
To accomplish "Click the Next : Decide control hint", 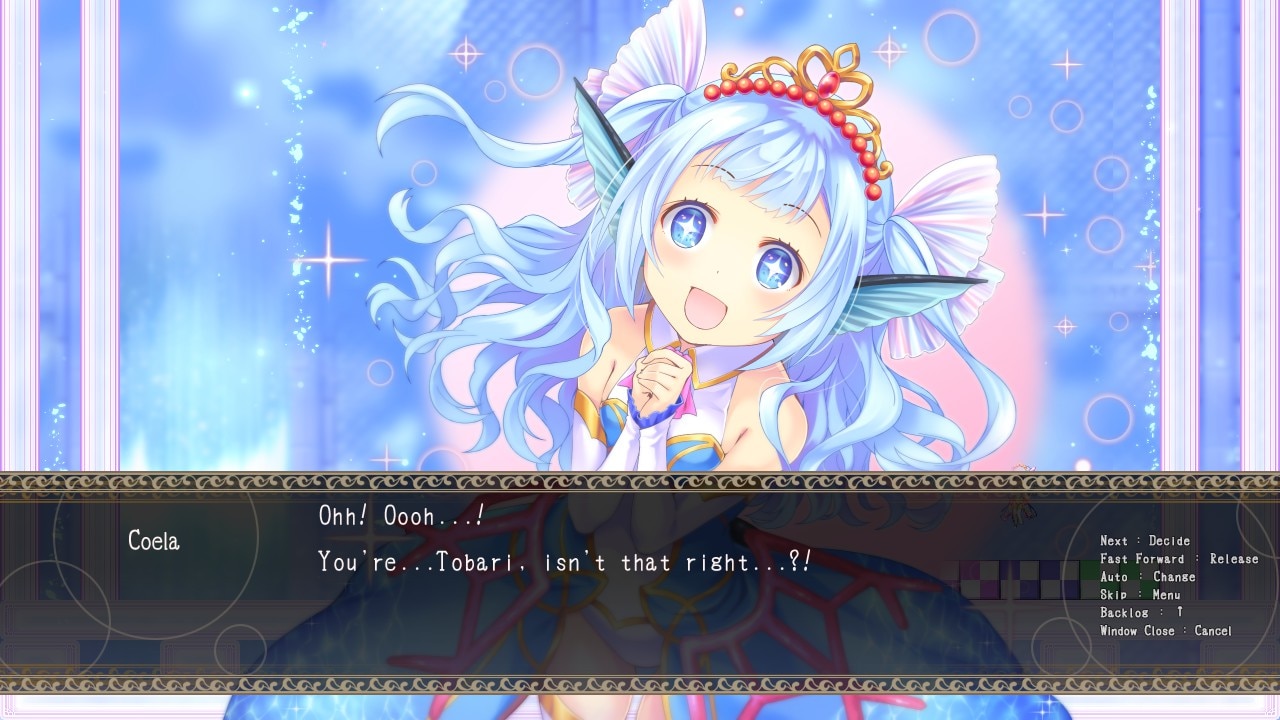I will (1146, 540).
